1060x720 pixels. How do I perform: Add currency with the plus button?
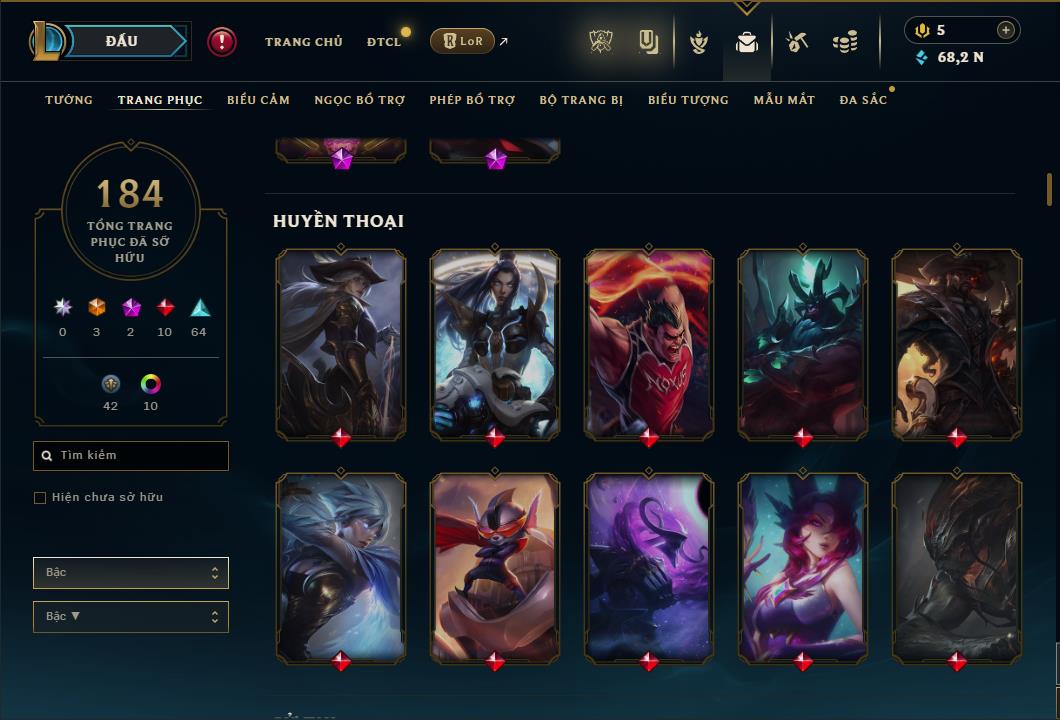coord(1006,30)
